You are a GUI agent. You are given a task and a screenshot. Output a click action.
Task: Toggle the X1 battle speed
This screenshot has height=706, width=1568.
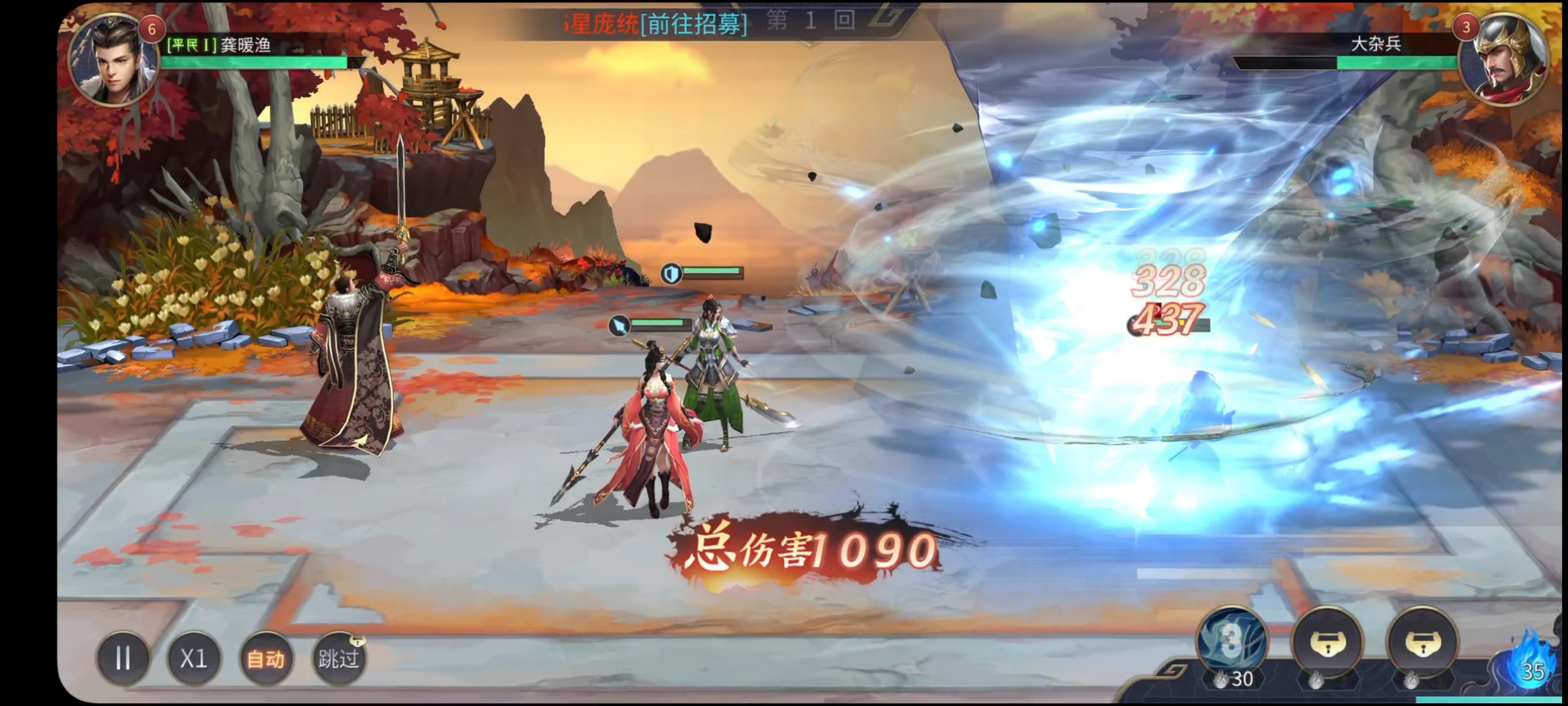[x=194, y=658]
